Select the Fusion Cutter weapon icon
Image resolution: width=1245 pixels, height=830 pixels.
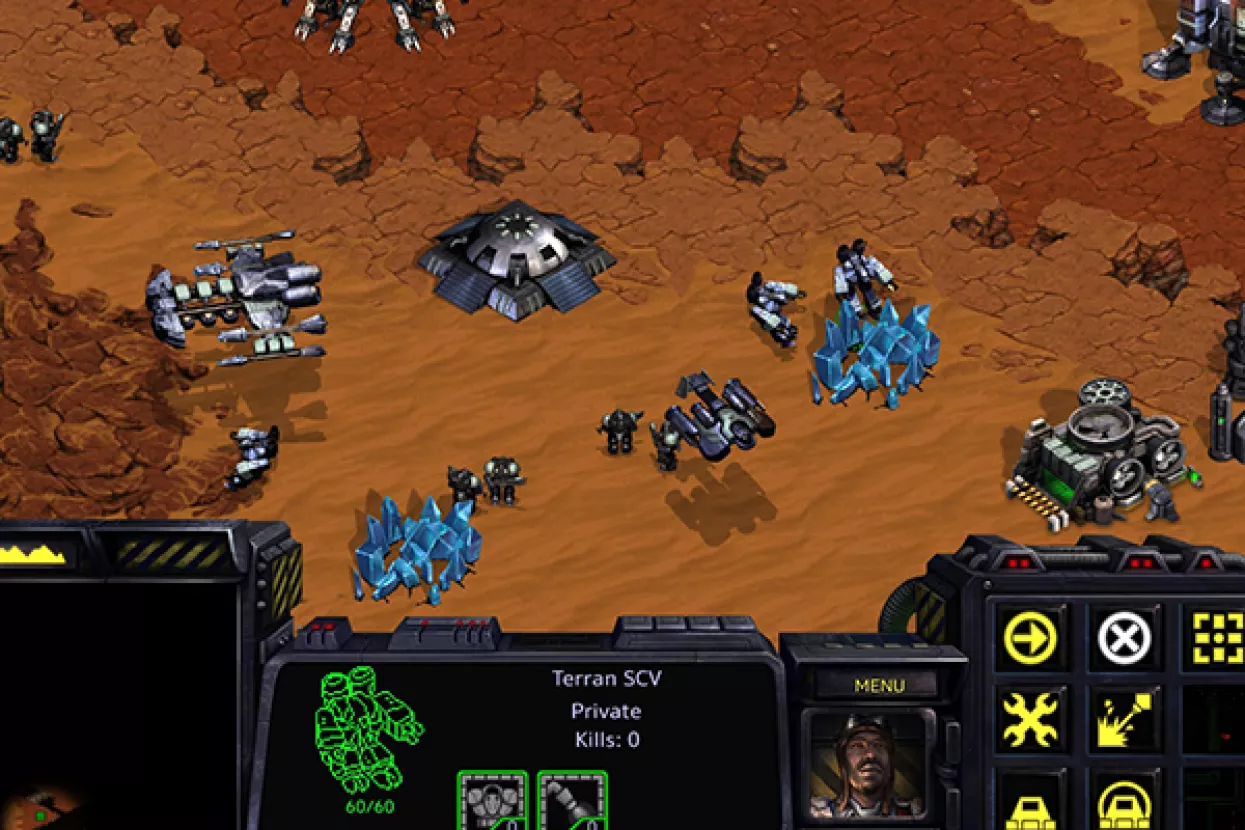pyautogui.click(x=572, y=800)
